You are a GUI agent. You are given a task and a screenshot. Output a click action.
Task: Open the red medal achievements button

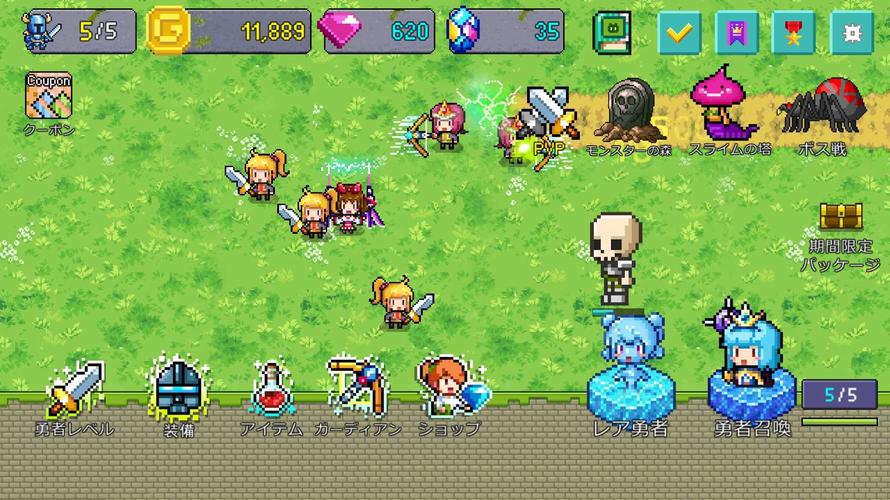tap(793, 32)
